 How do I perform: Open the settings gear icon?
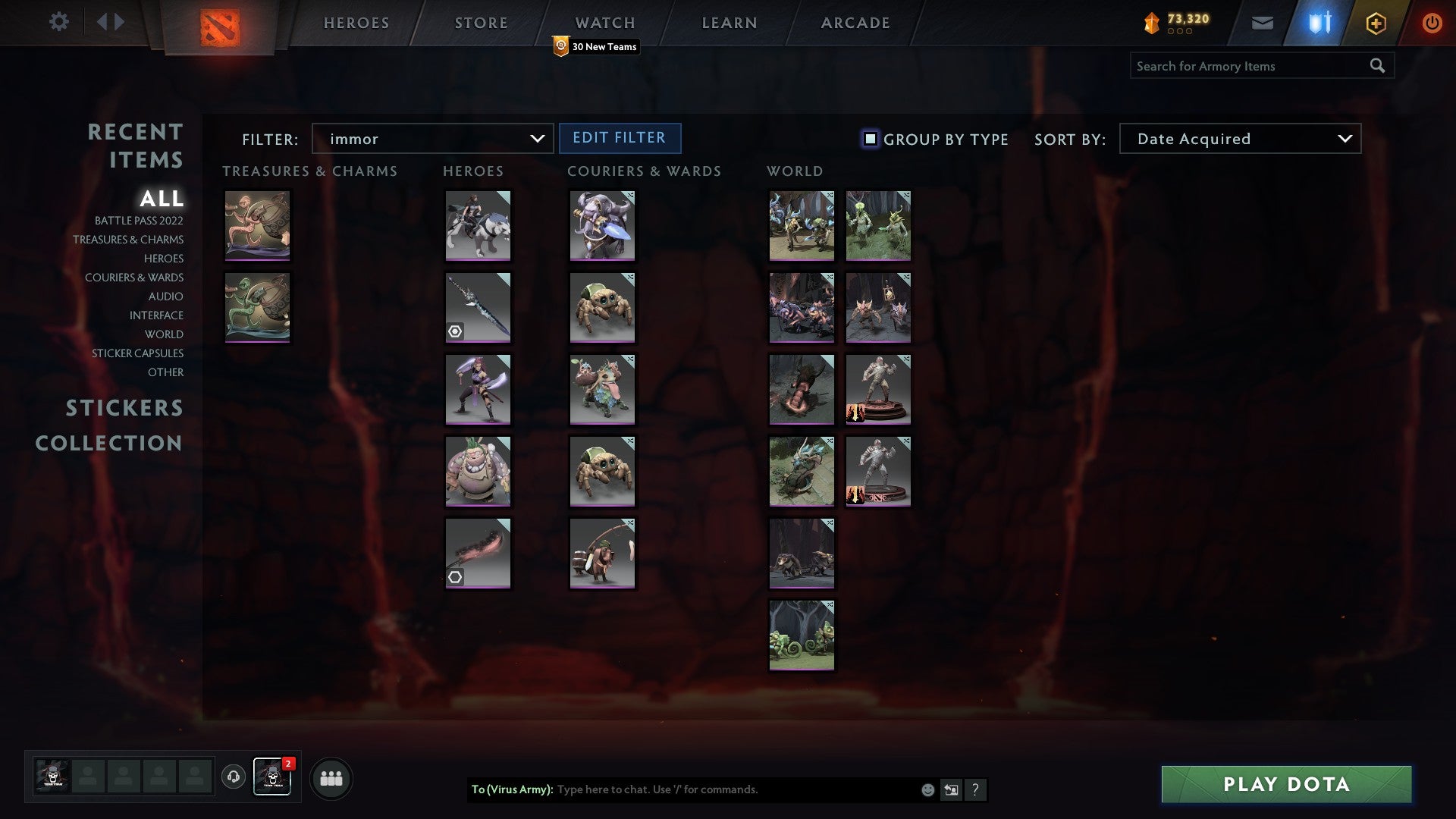tap(59, 22)
